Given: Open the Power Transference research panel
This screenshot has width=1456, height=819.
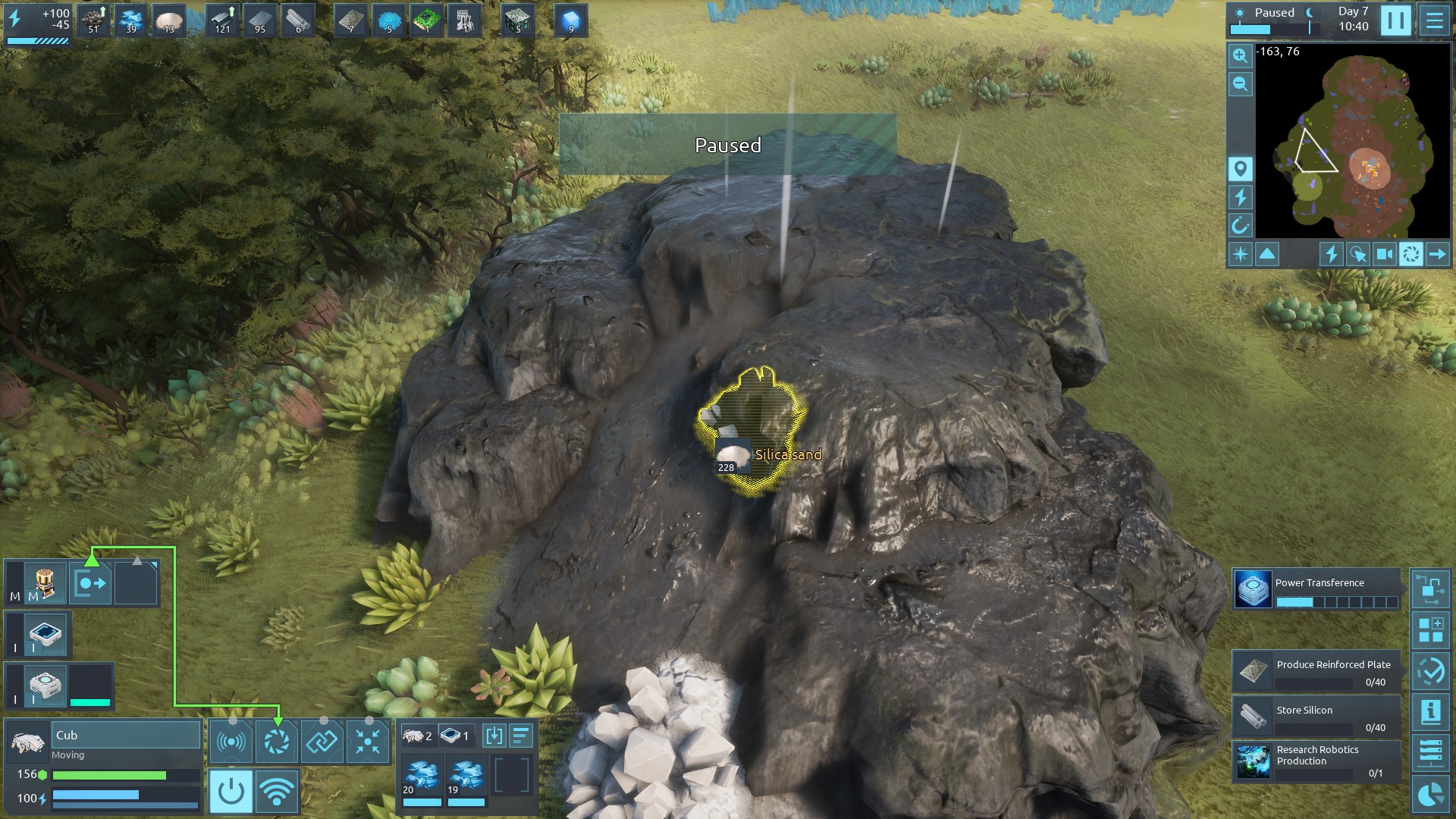Looking at the screenshot, I should (x=1316, y=591).
